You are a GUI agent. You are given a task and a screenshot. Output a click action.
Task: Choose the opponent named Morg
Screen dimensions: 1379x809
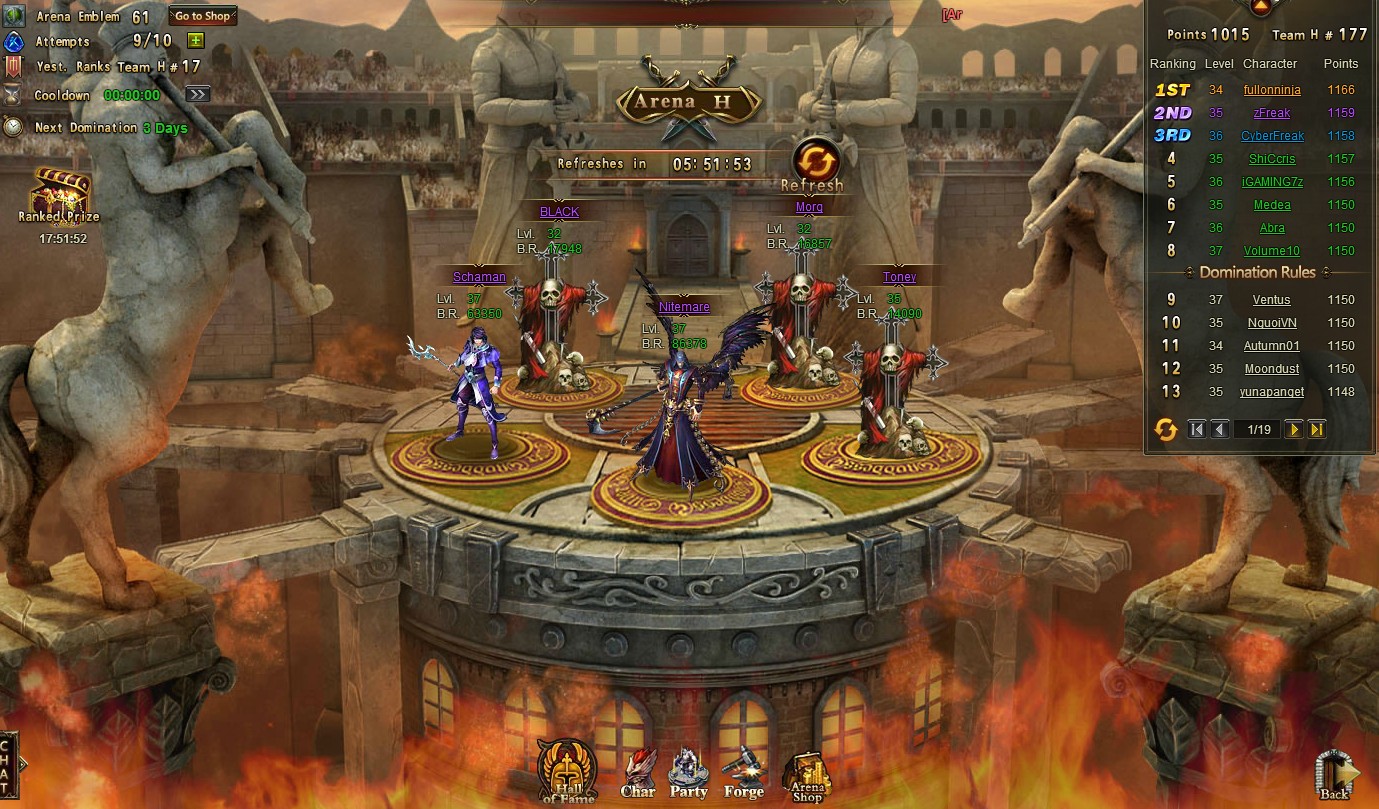809,208
